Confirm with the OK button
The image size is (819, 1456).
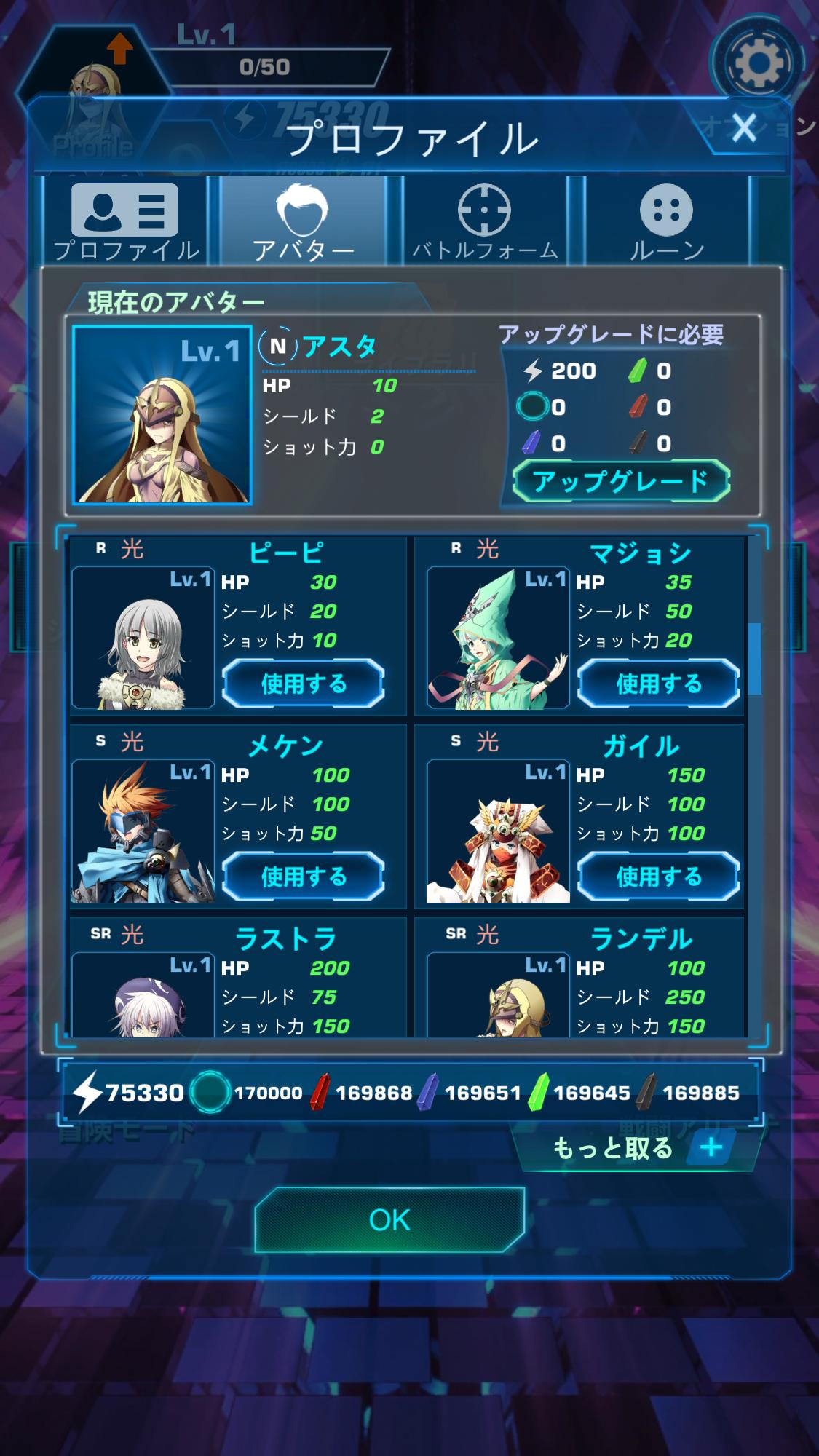[389, 1220]
